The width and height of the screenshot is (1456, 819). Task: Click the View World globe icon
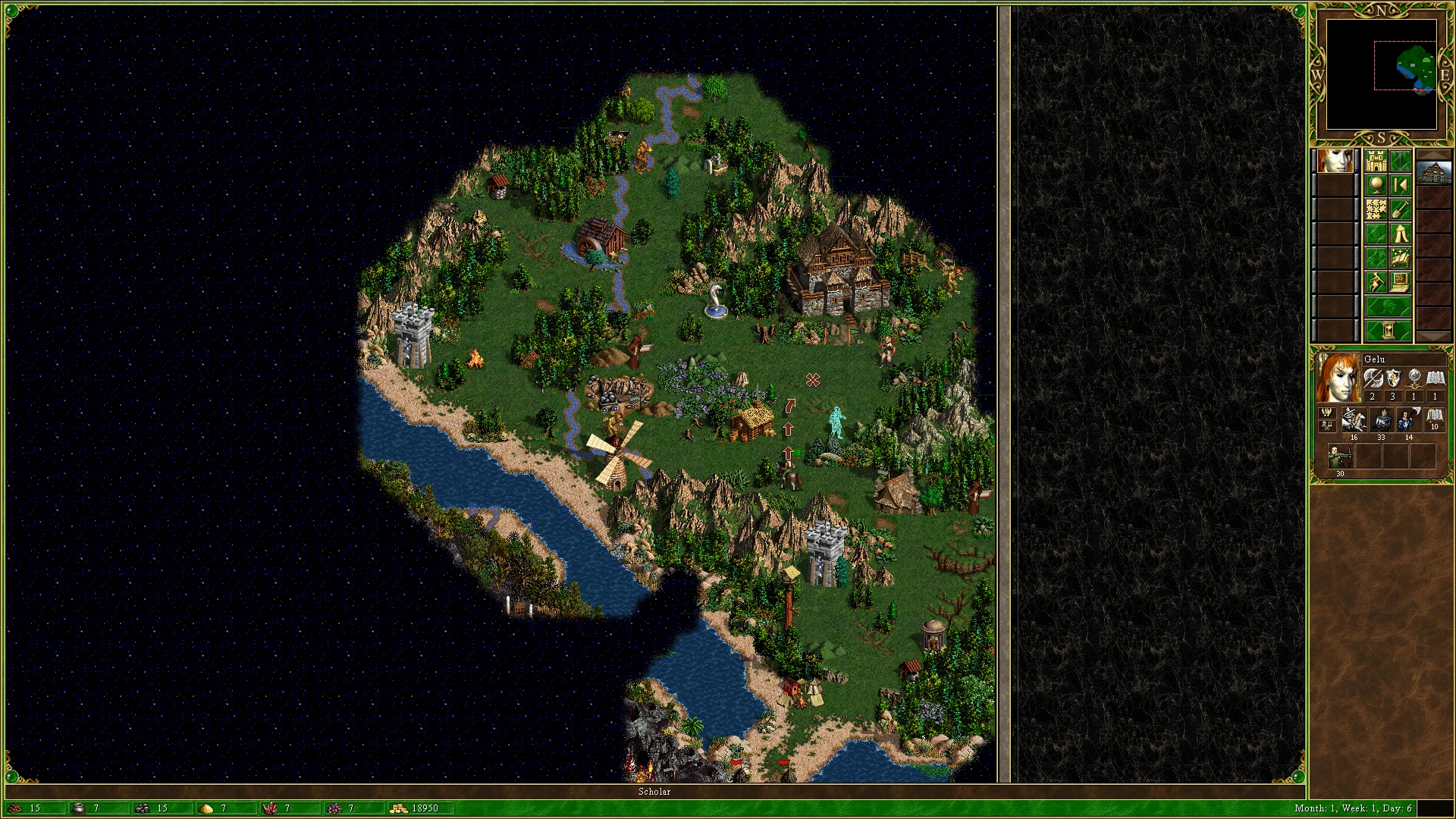pyautogui.click(x=1376, y=184)
